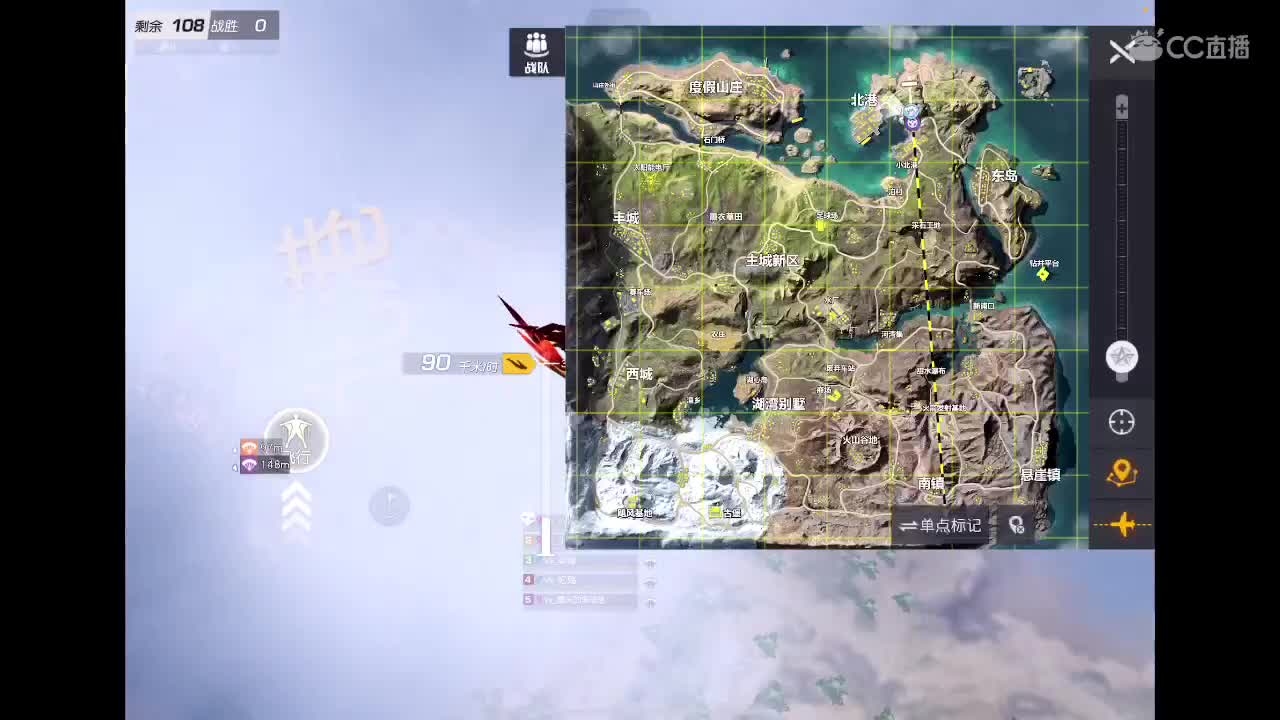This screenshot has width=1280, height=720.
Task: Click the pin-with-X cancel marker icon
Action: tap(1016, 524)
